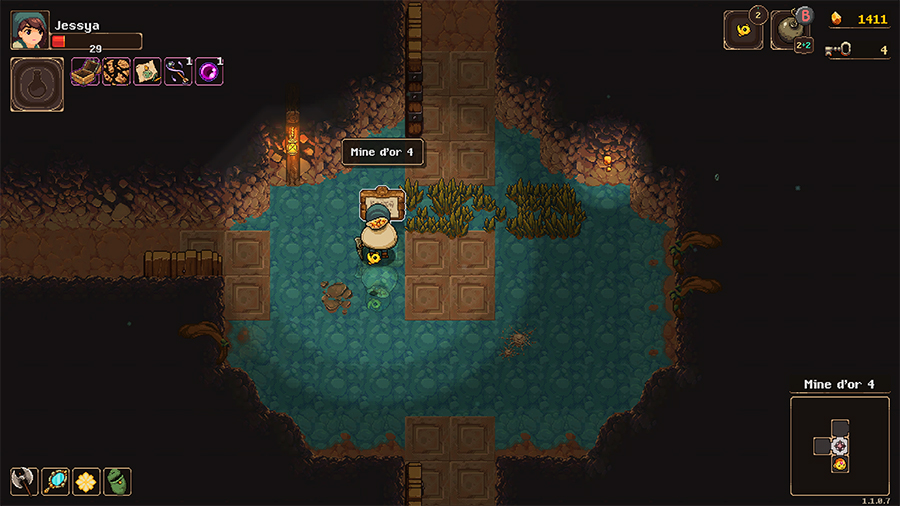
Task: Select the double-bladed axe item
Action: pos(24,481)
